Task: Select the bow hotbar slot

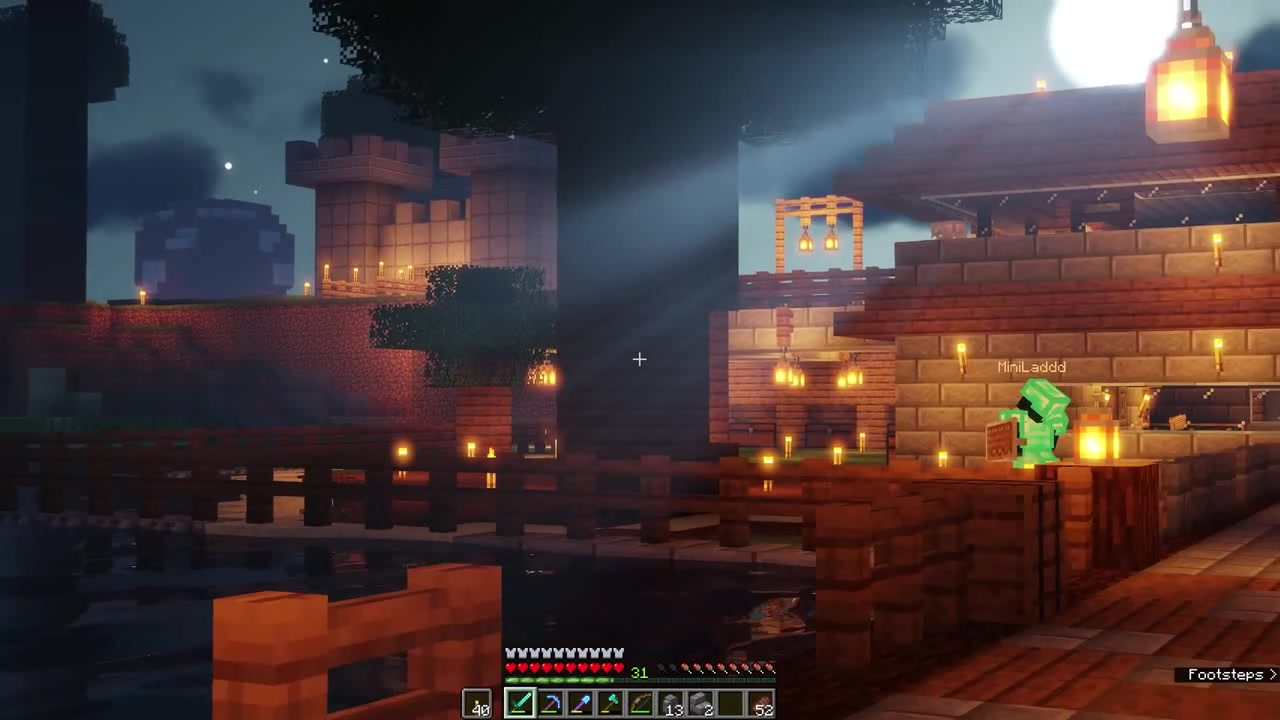Action: (640, 703)
